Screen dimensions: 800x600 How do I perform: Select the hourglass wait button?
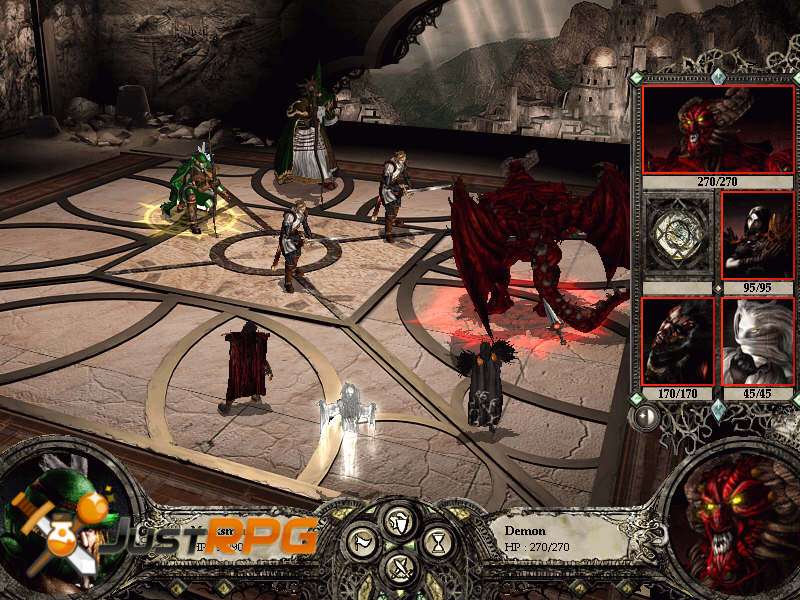point(436,544)
